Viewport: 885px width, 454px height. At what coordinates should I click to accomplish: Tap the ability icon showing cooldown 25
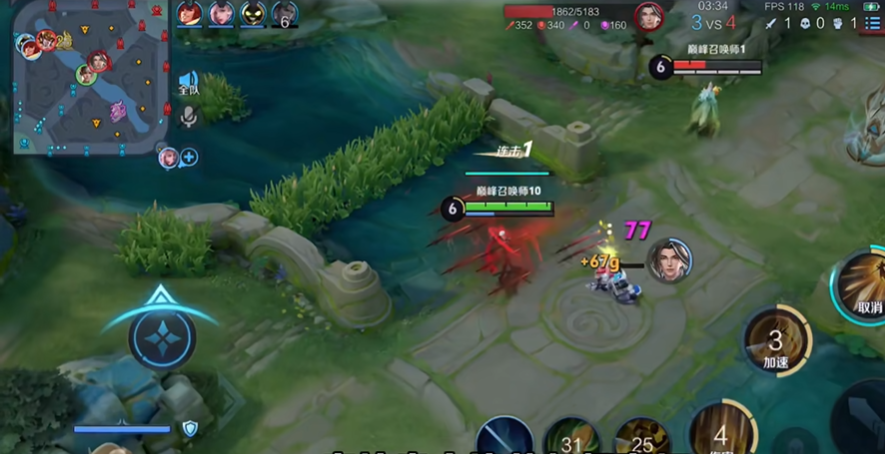642,438
